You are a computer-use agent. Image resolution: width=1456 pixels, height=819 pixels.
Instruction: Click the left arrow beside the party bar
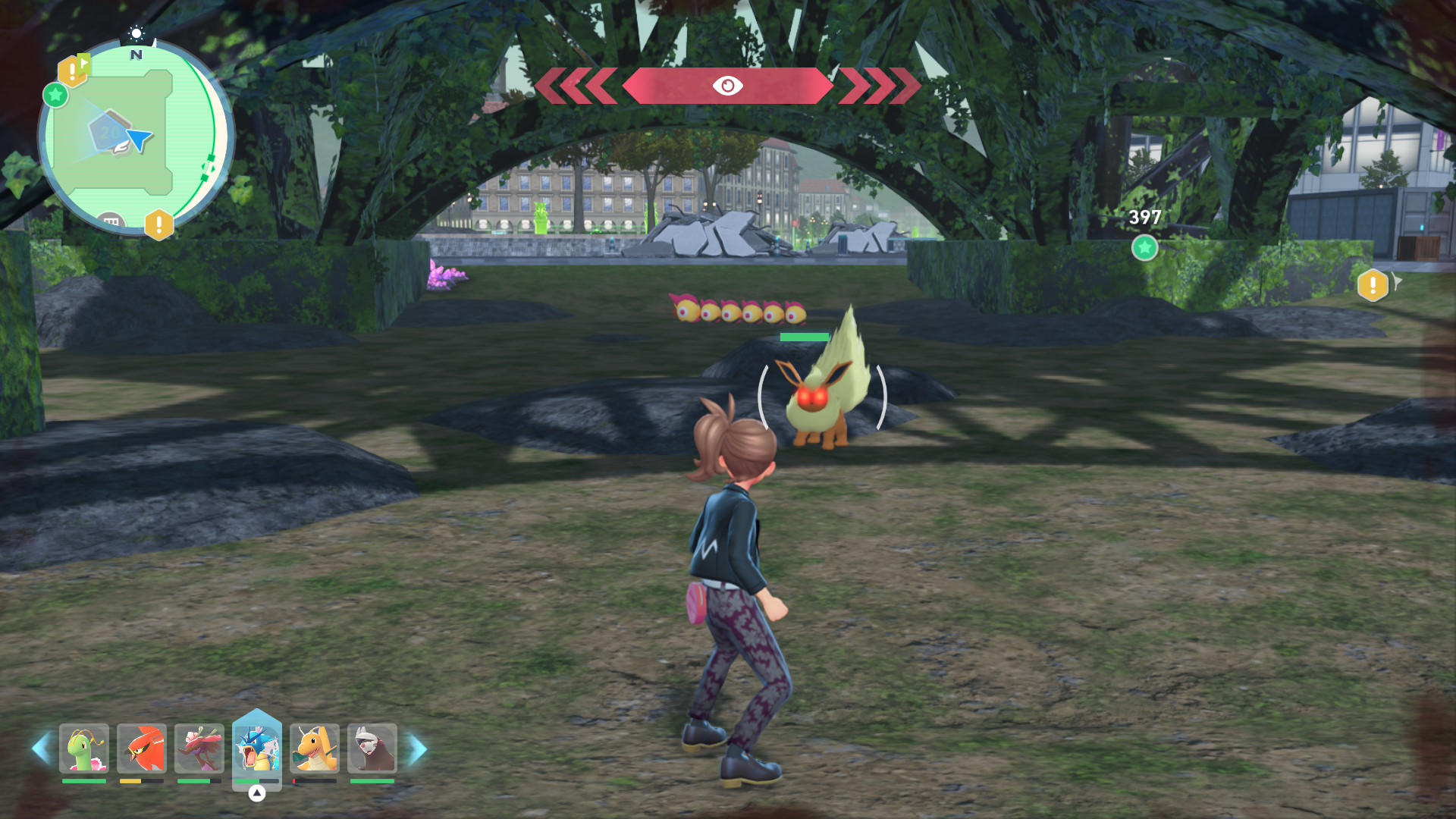41,748
